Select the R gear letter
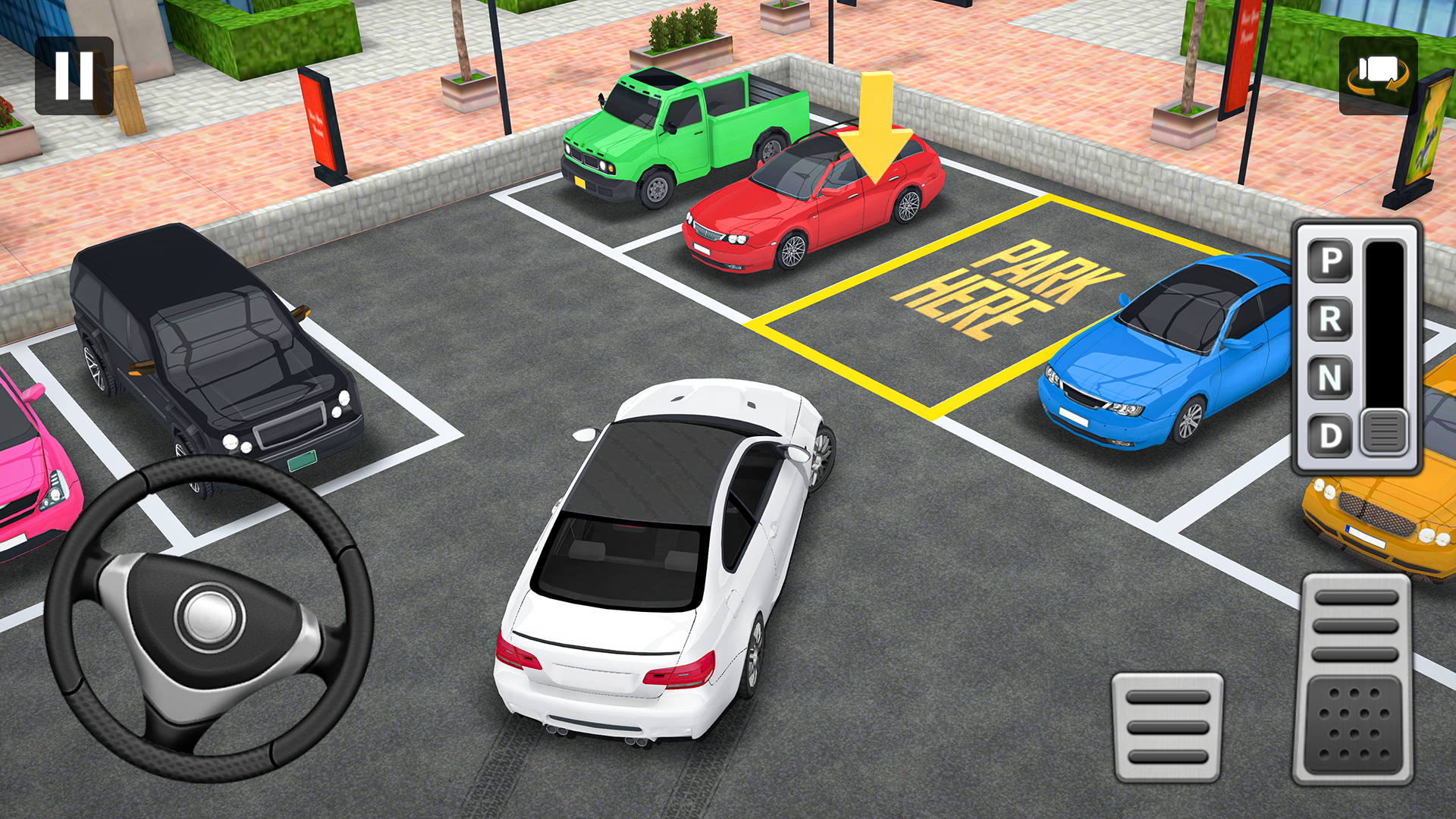1456x819 pixels. point(1330,318)
